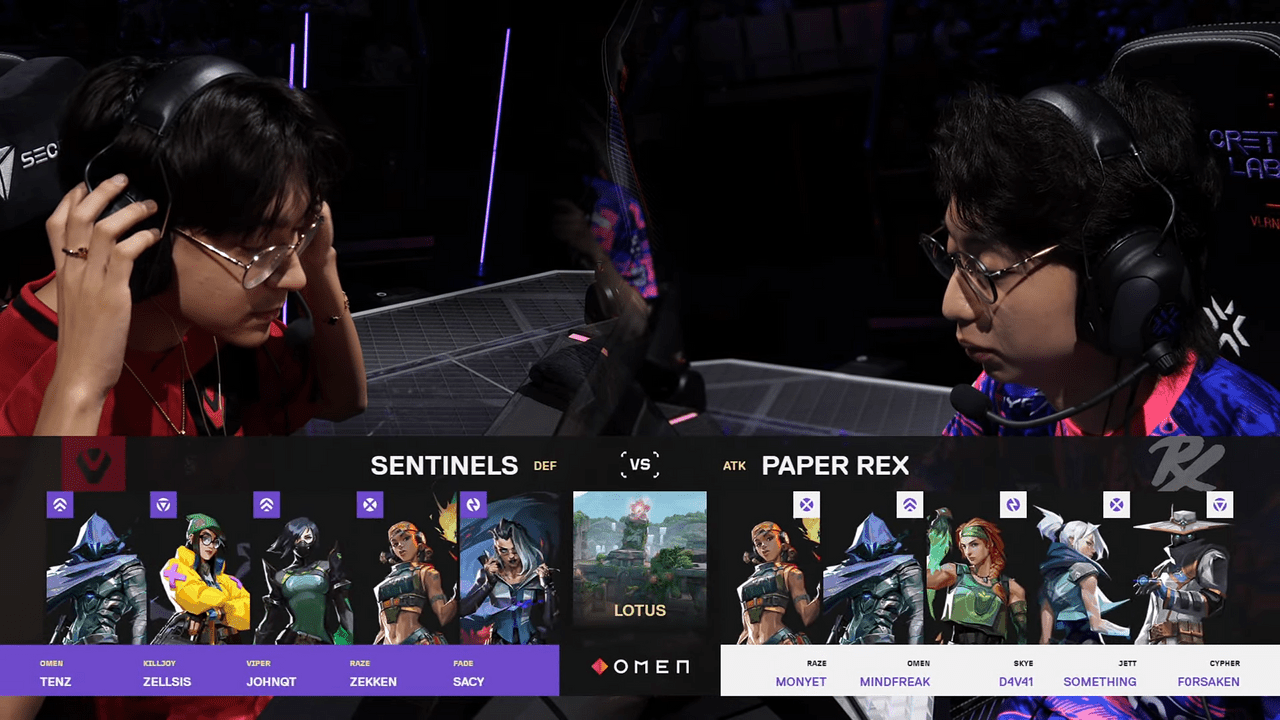The width and height of the screenshot is (1280, 720).
Task: Open Sacy's Fade player card
Action: (x=508, y=580)
